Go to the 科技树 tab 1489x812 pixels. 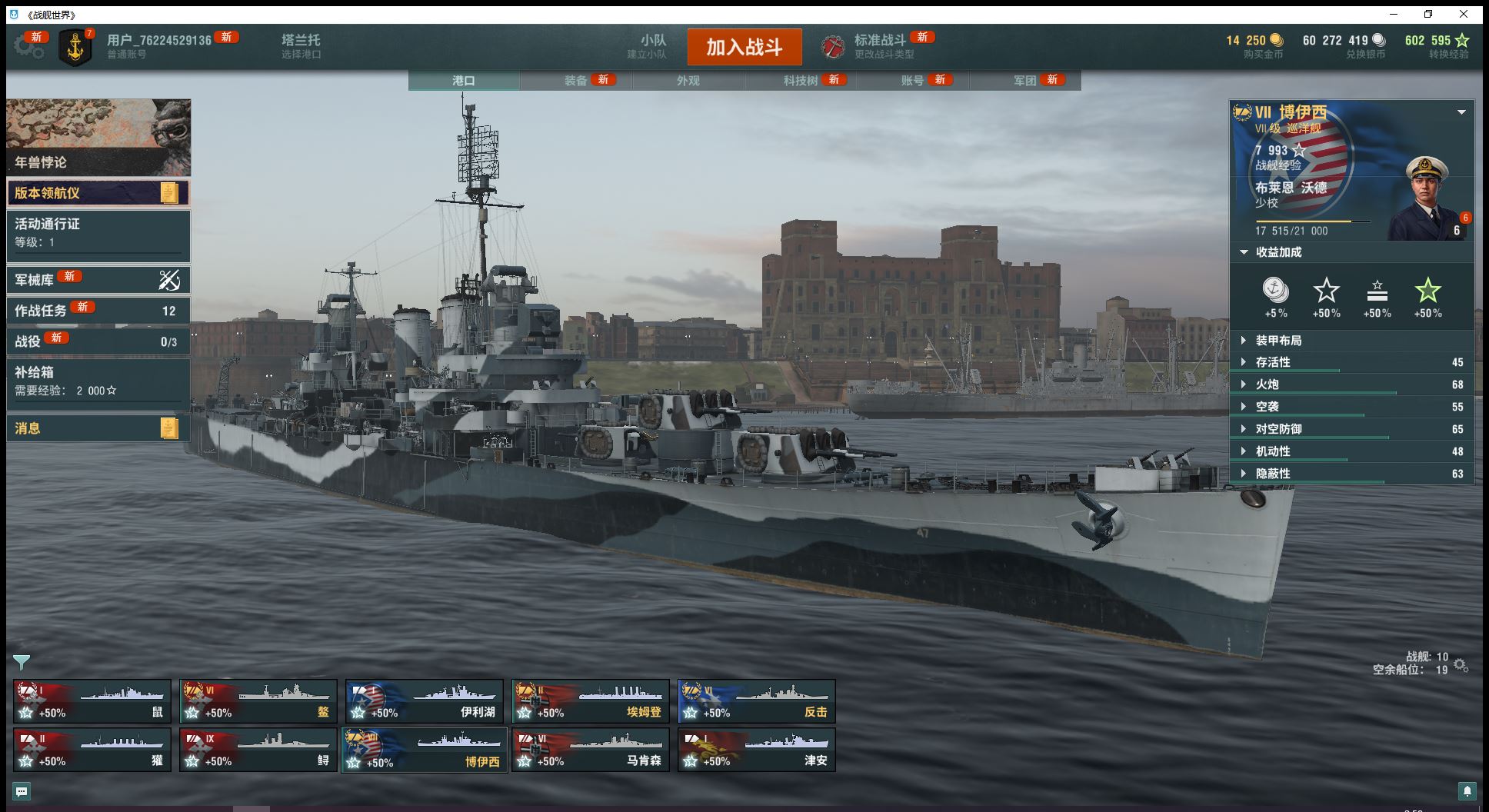801,81
